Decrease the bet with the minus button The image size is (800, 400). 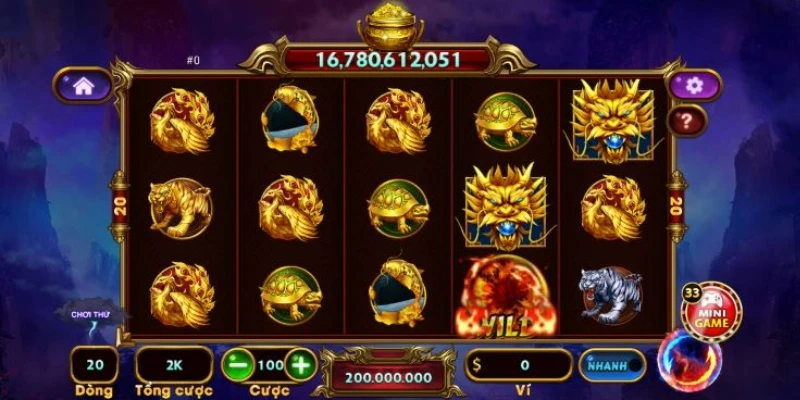(x=238, y=365)
